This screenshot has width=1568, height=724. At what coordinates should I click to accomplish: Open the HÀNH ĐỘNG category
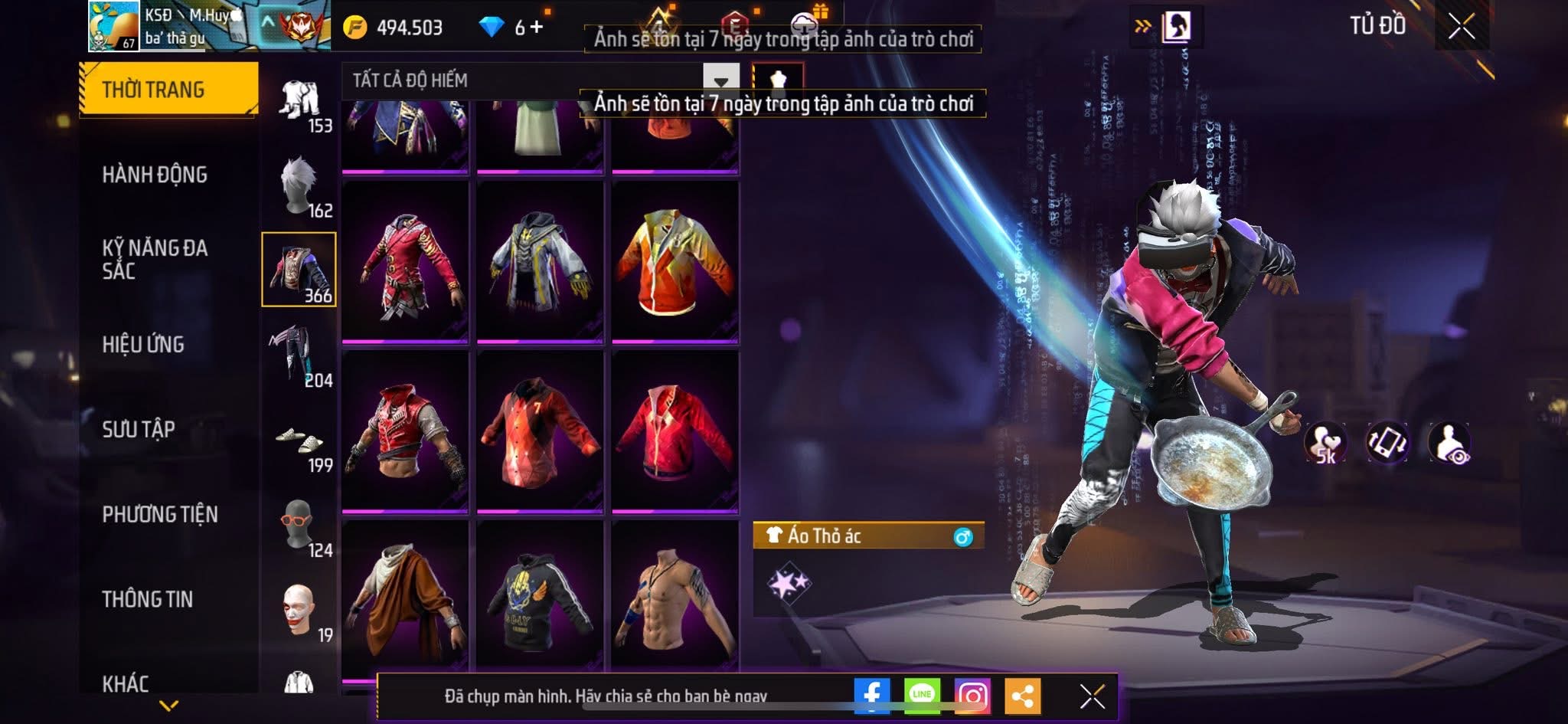(x=155, y=175)
